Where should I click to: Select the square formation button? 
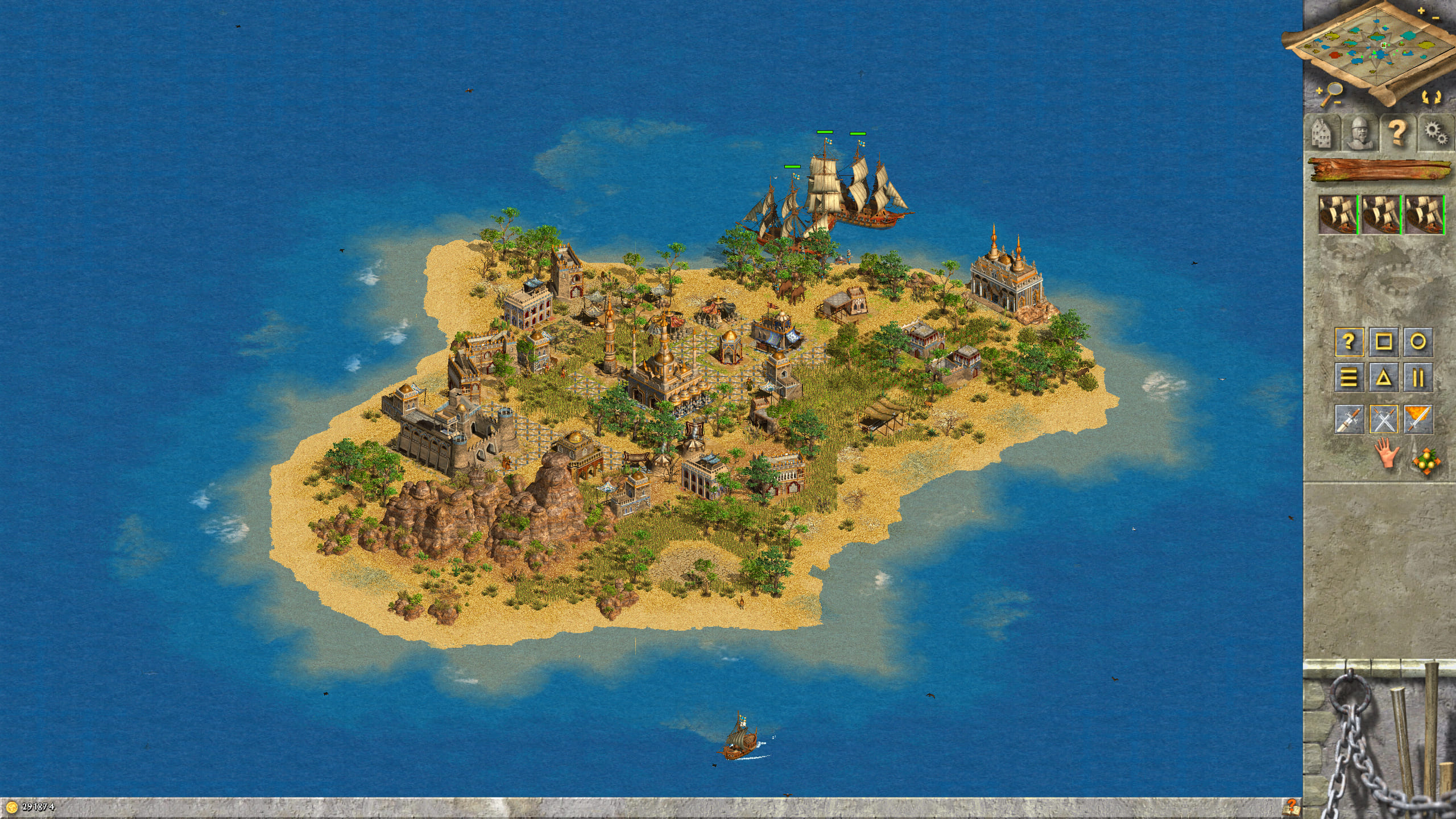point(1383,342)
